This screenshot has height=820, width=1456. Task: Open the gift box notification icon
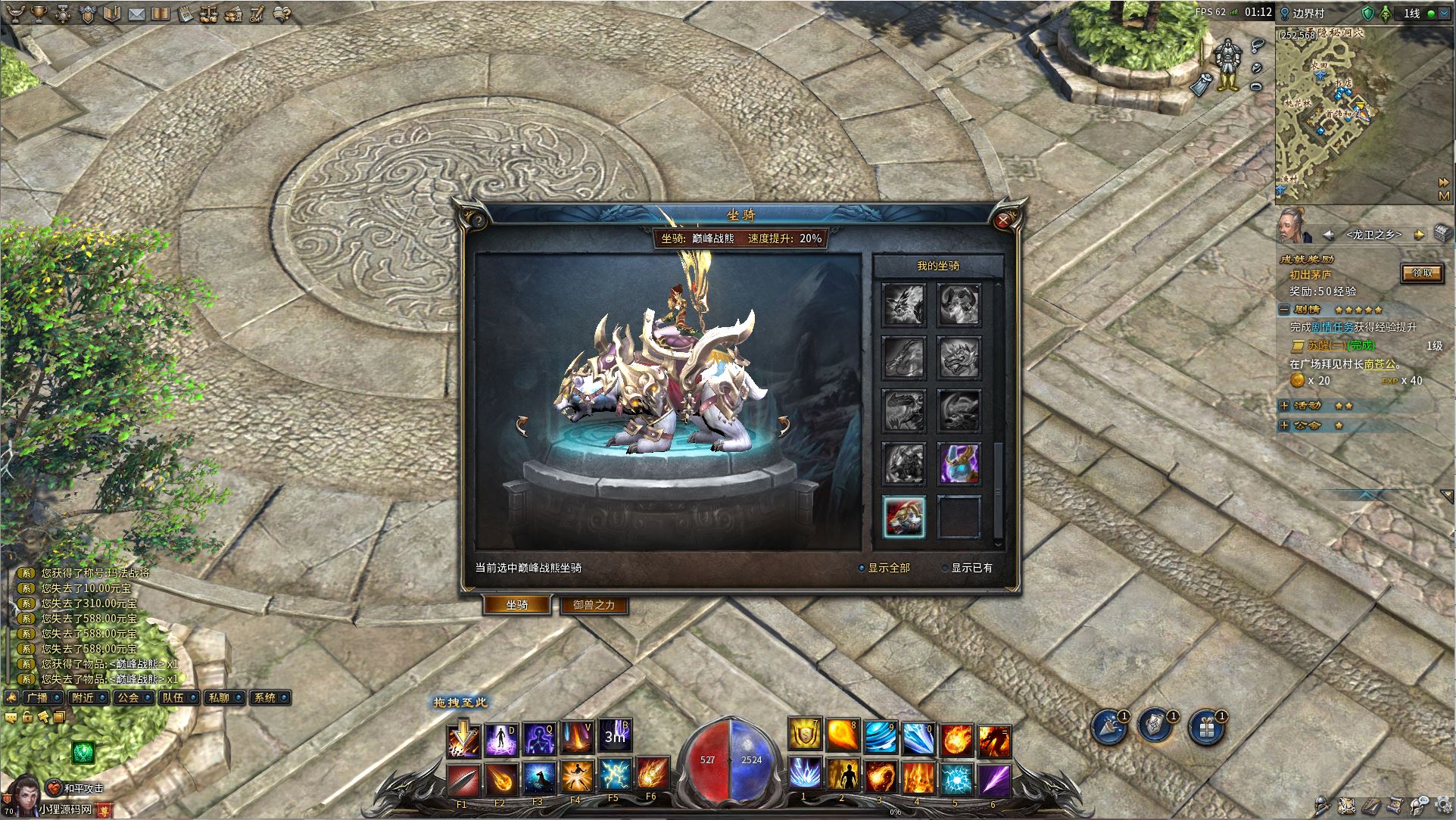(x=1205, y=728)
